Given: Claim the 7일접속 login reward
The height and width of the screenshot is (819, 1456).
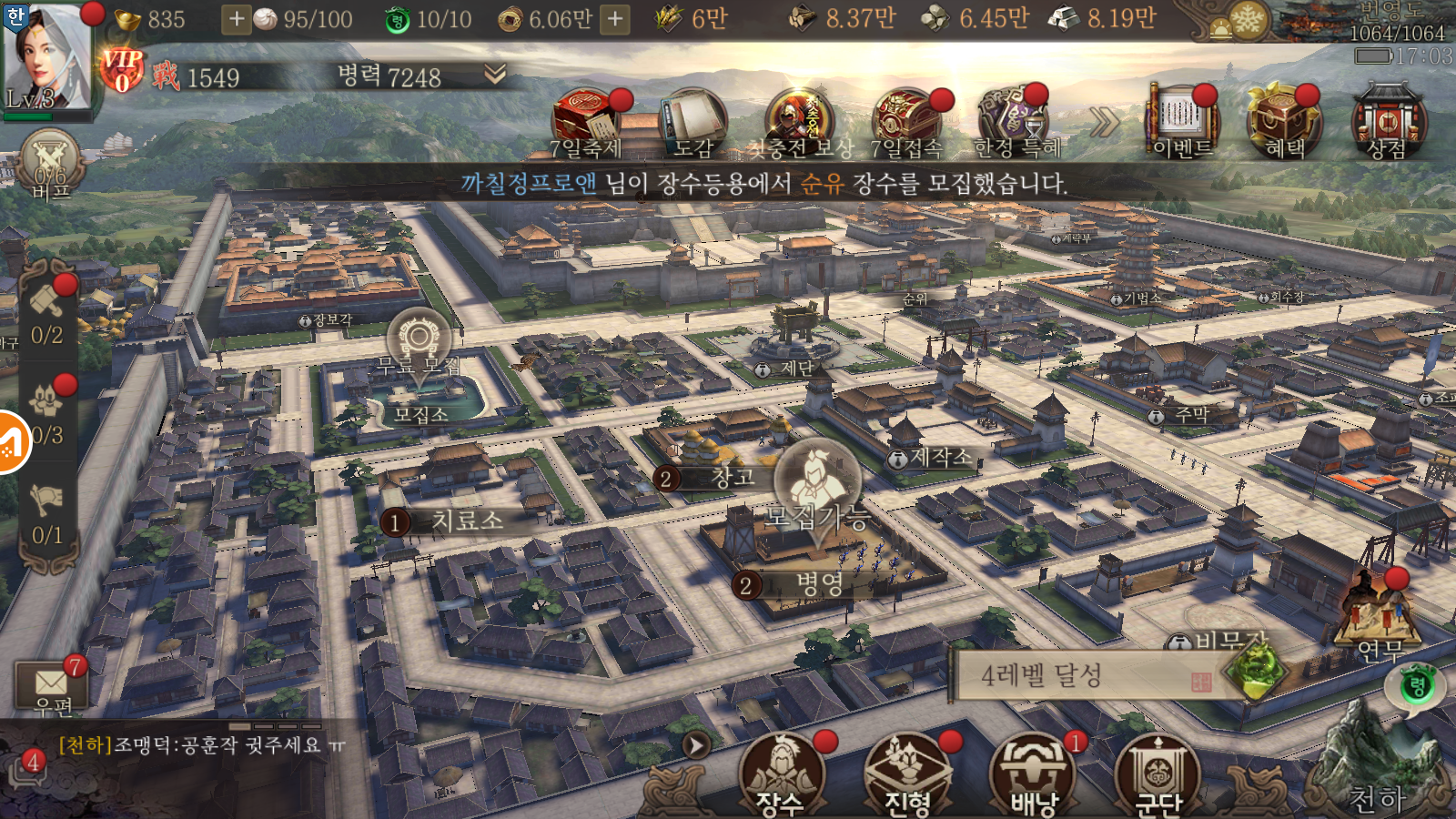Looking at the screenshot, I should [906, 124].
